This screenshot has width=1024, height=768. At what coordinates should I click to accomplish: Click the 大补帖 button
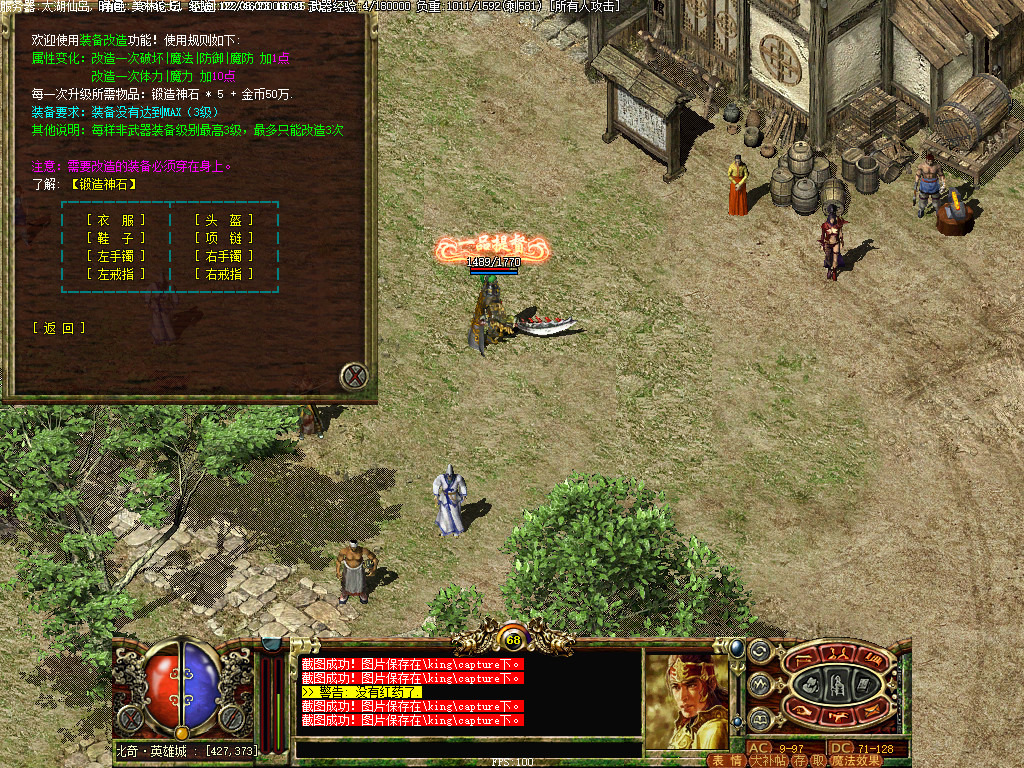point(767,761)
